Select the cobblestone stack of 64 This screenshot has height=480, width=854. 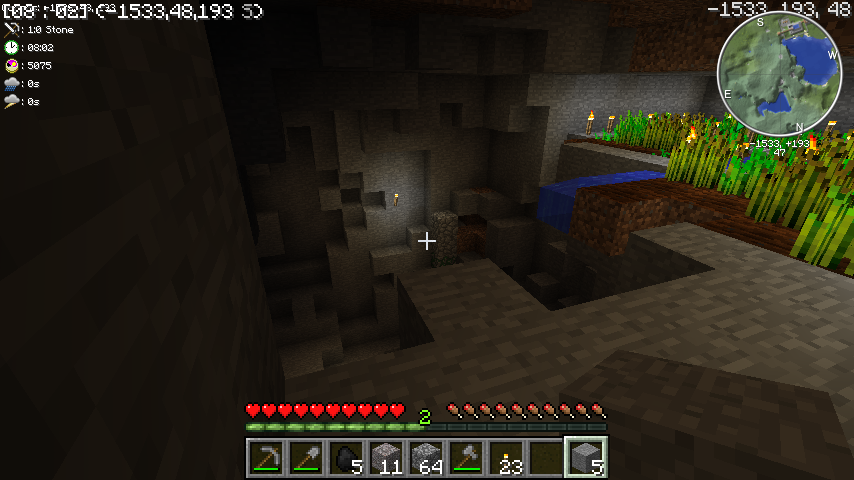(x=426, y=458)
